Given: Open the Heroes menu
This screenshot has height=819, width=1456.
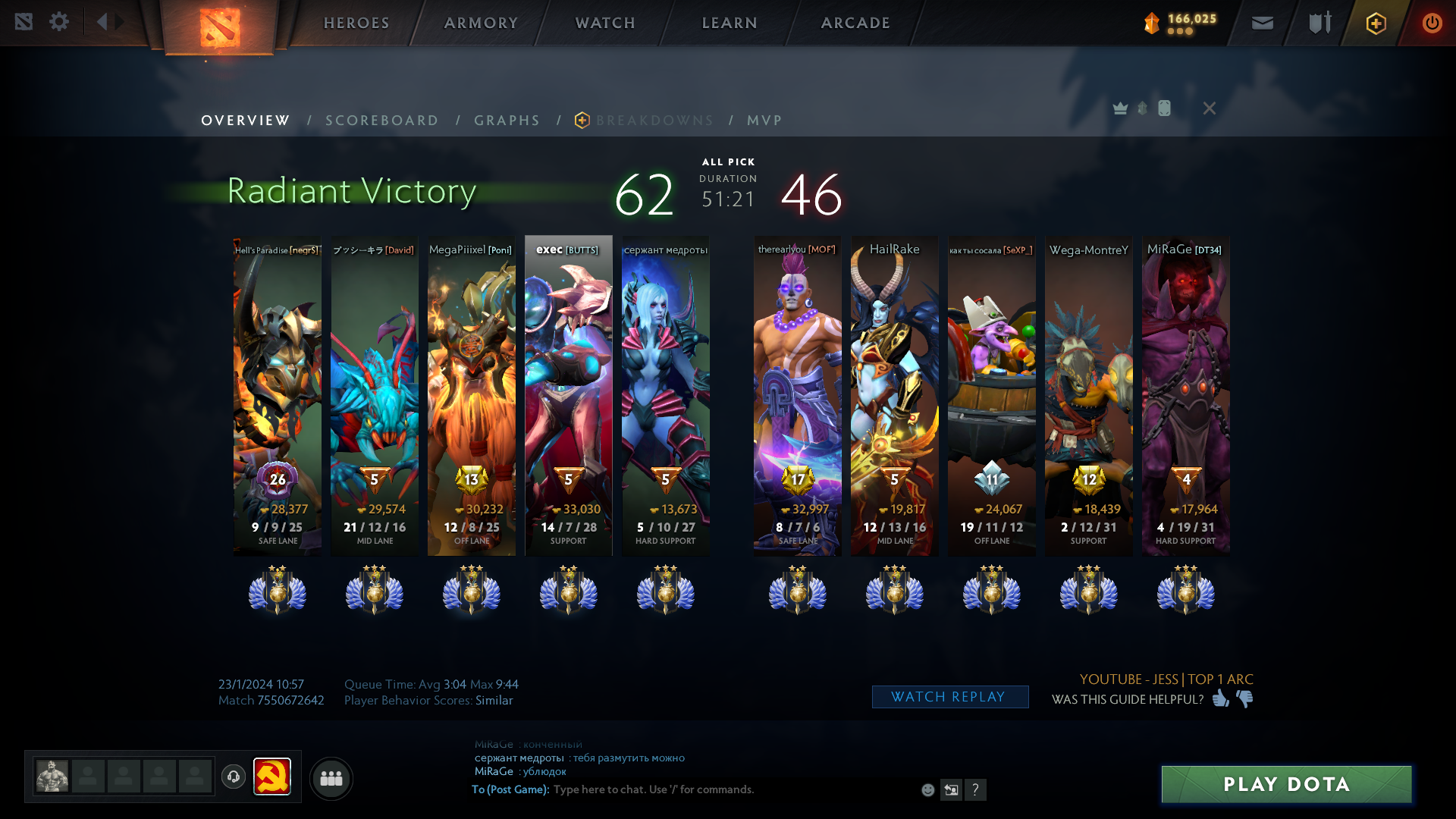Looking at the screenshot, I should pyautogui.click(x=356, y=23).
